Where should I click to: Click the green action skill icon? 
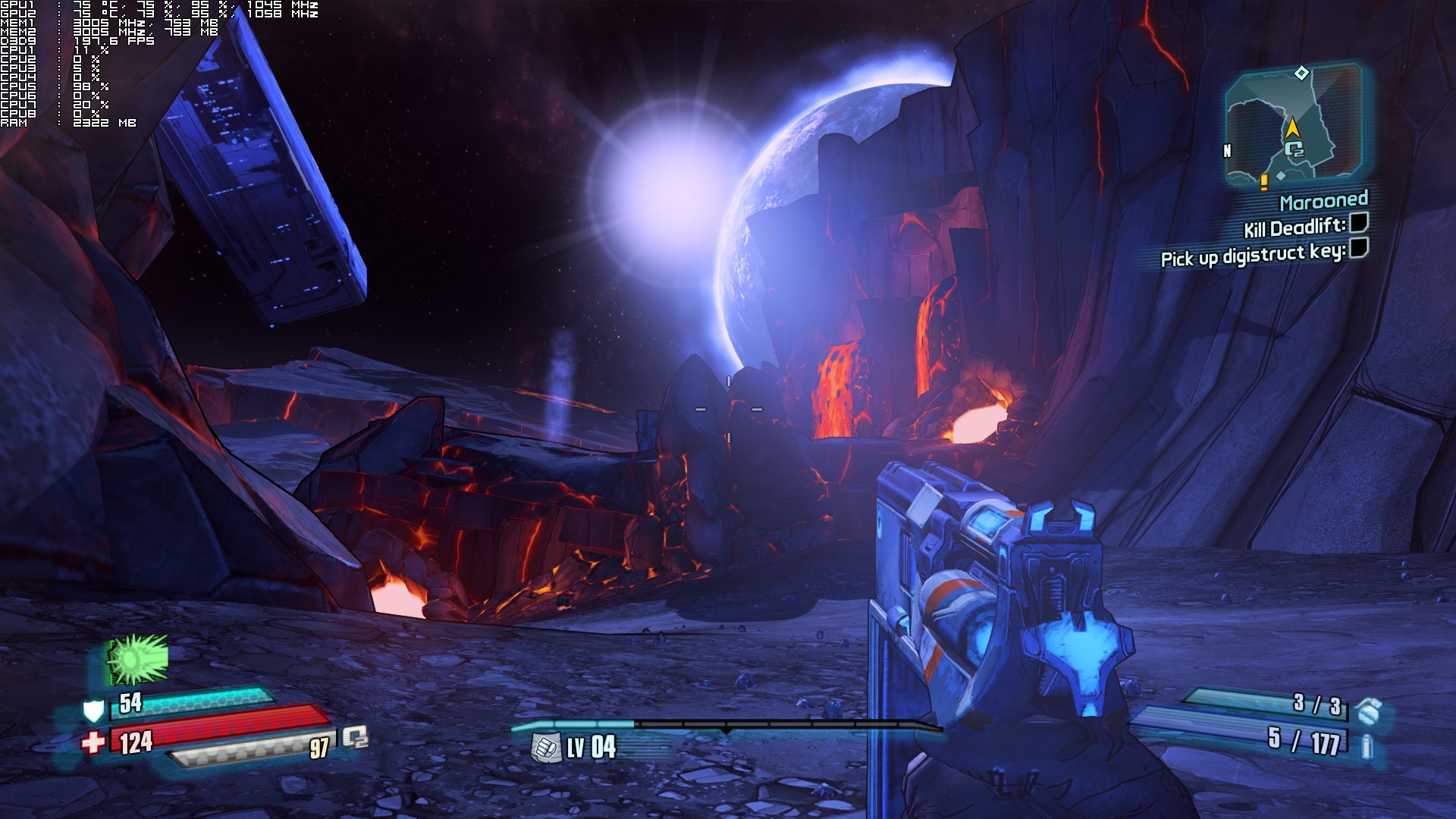137,659
